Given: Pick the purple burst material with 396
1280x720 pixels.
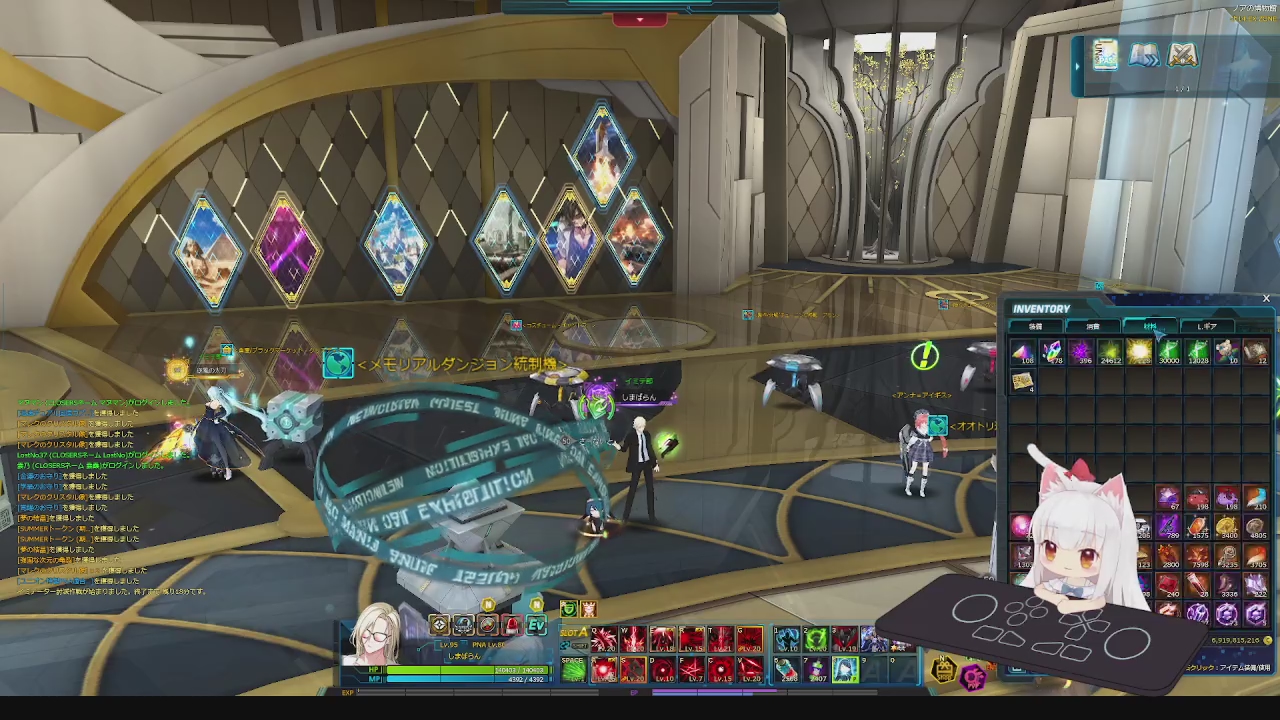Looking at the screenshot, I should pos(1081,352).
